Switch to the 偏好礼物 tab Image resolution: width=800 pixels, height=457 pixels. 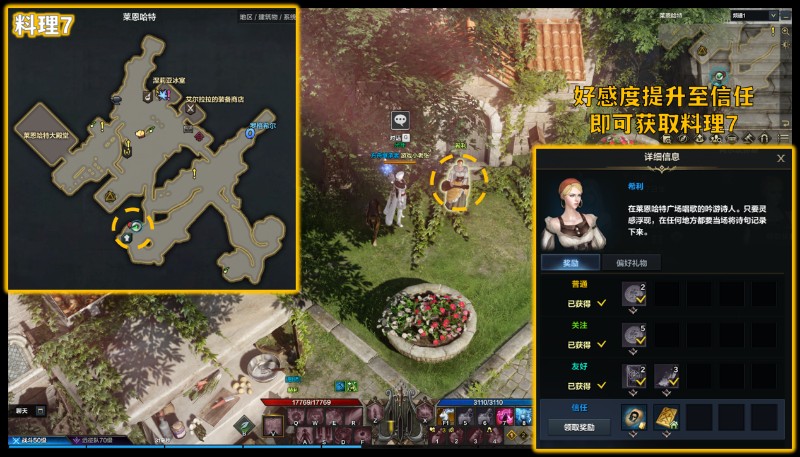[633, 263]
